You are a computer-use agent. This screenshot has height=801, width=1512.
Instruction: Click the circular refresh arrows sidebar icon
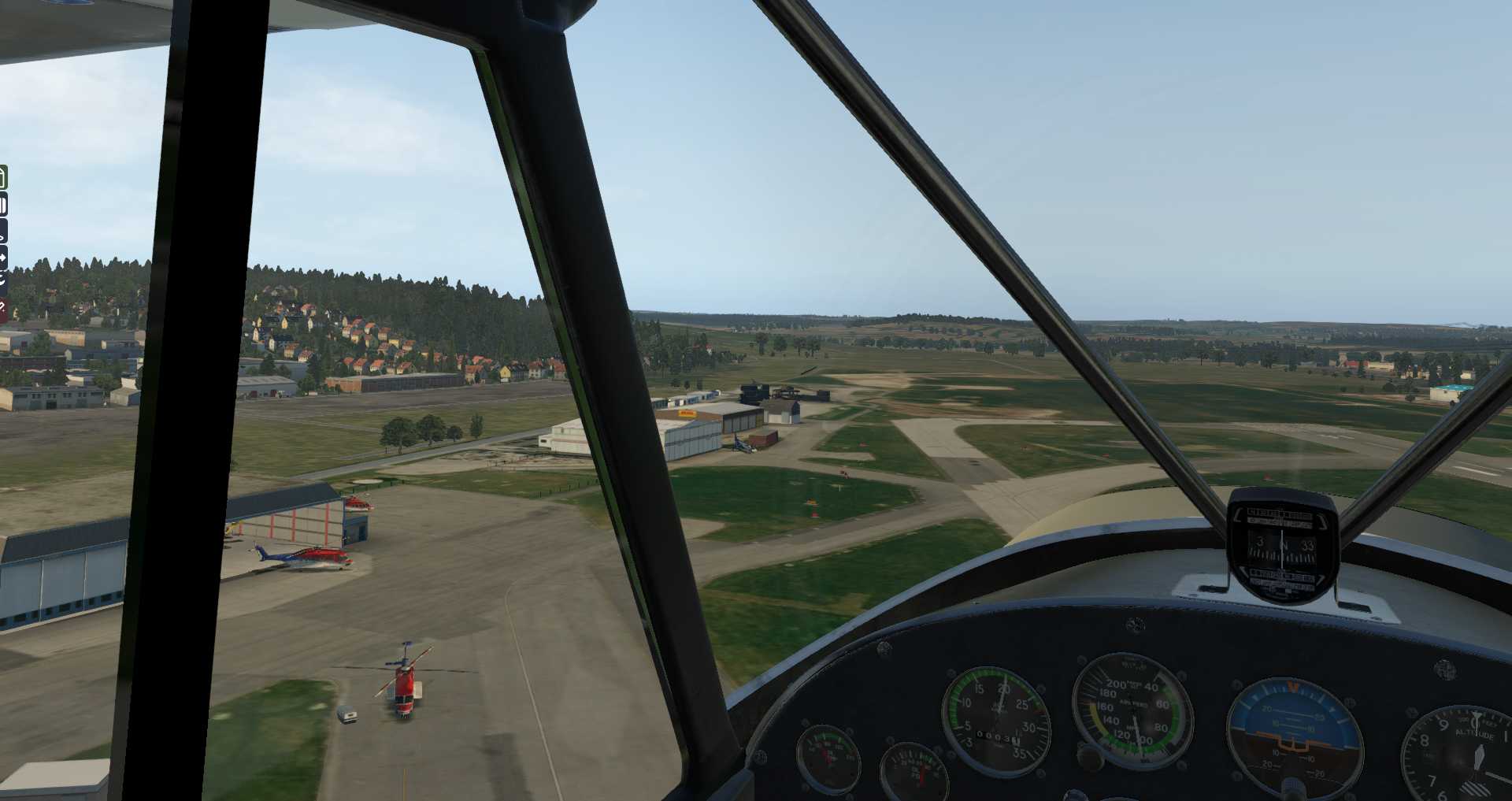(x=3, y=280)
